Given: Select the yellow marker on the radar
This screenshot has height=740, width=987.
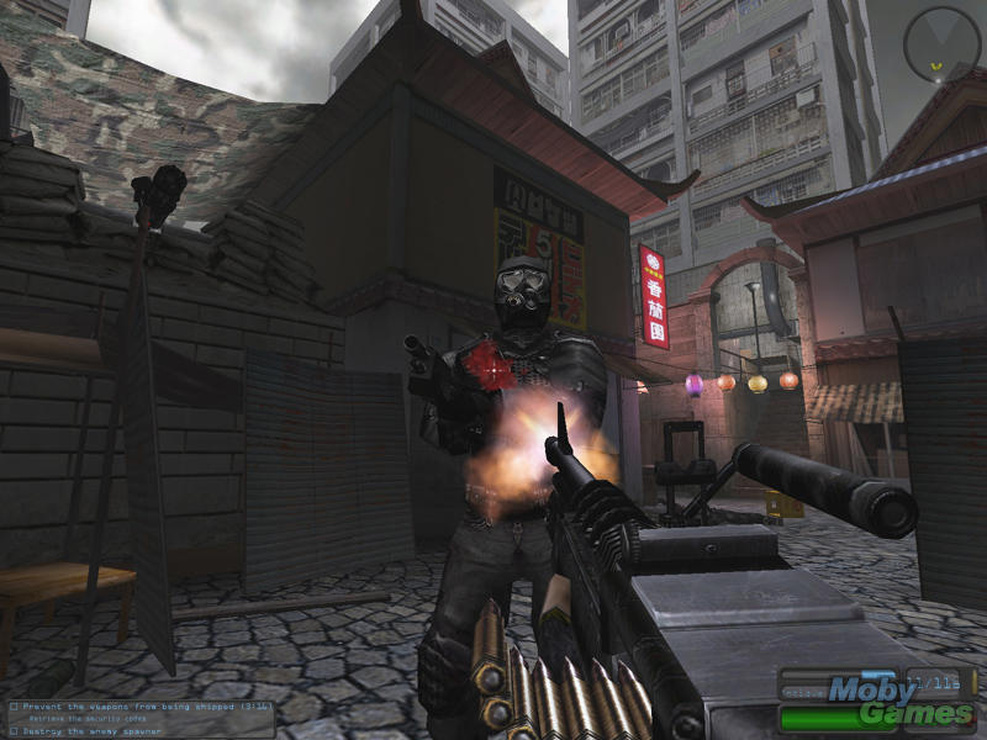Looking at the screenshot, I should (936, 67).
